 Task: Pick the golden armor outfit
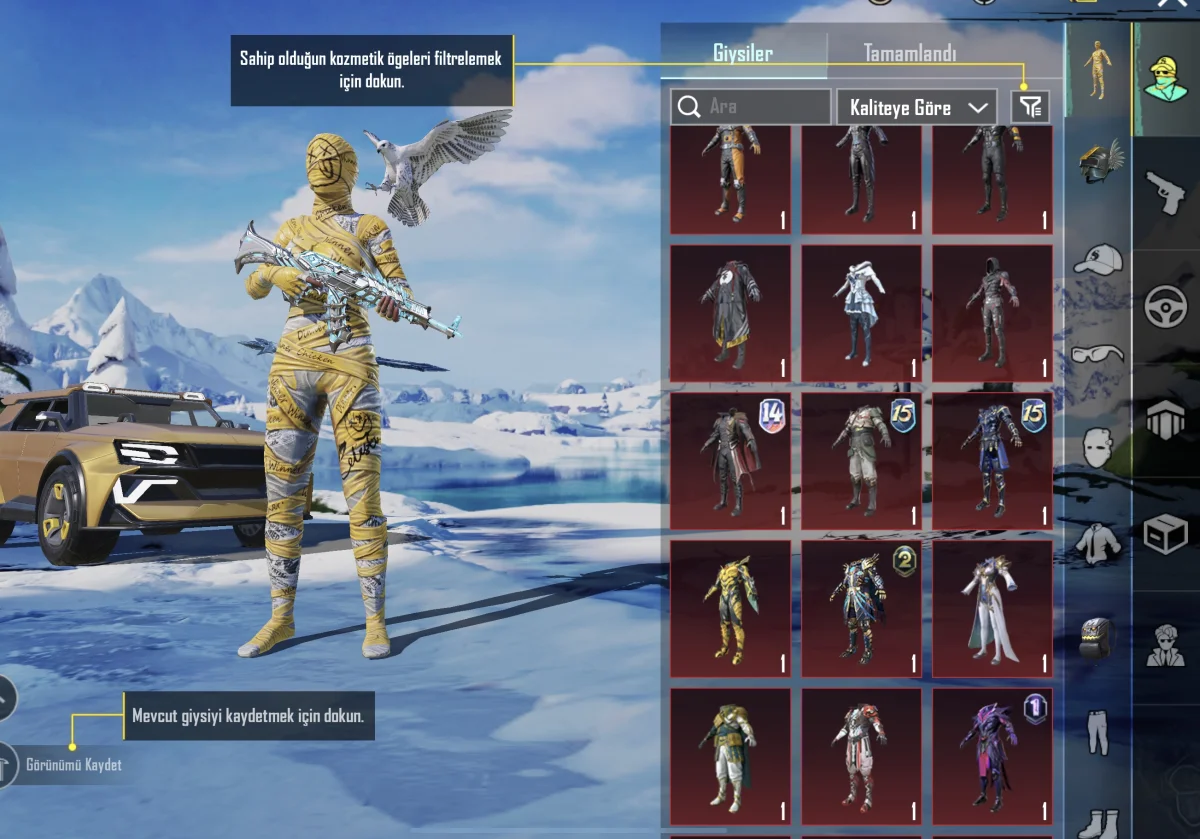point(730,609)
